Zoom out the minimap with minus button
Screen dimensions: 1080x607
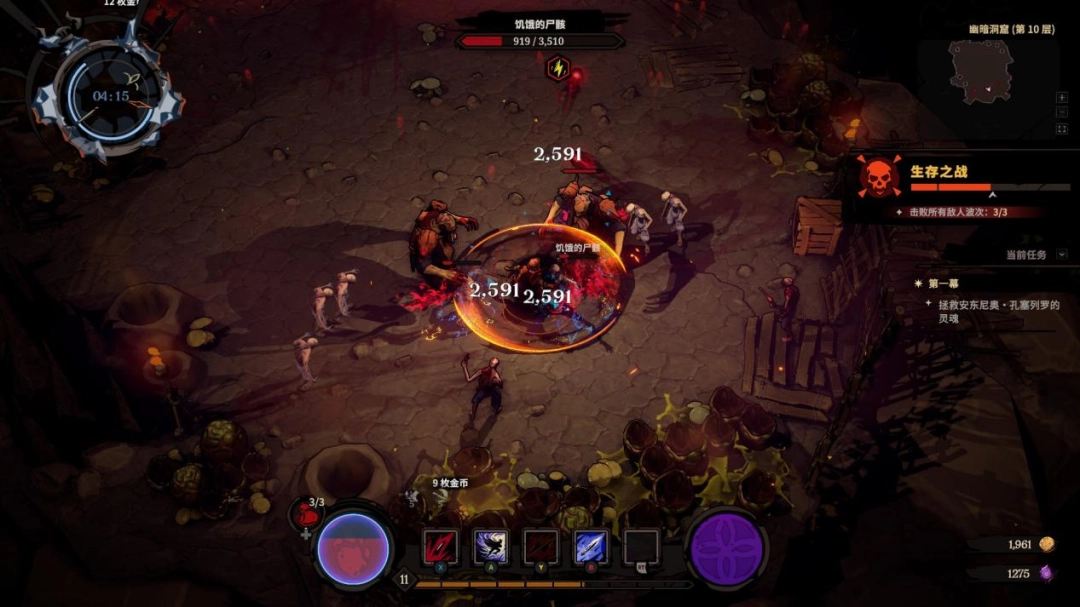point(1061,112)
